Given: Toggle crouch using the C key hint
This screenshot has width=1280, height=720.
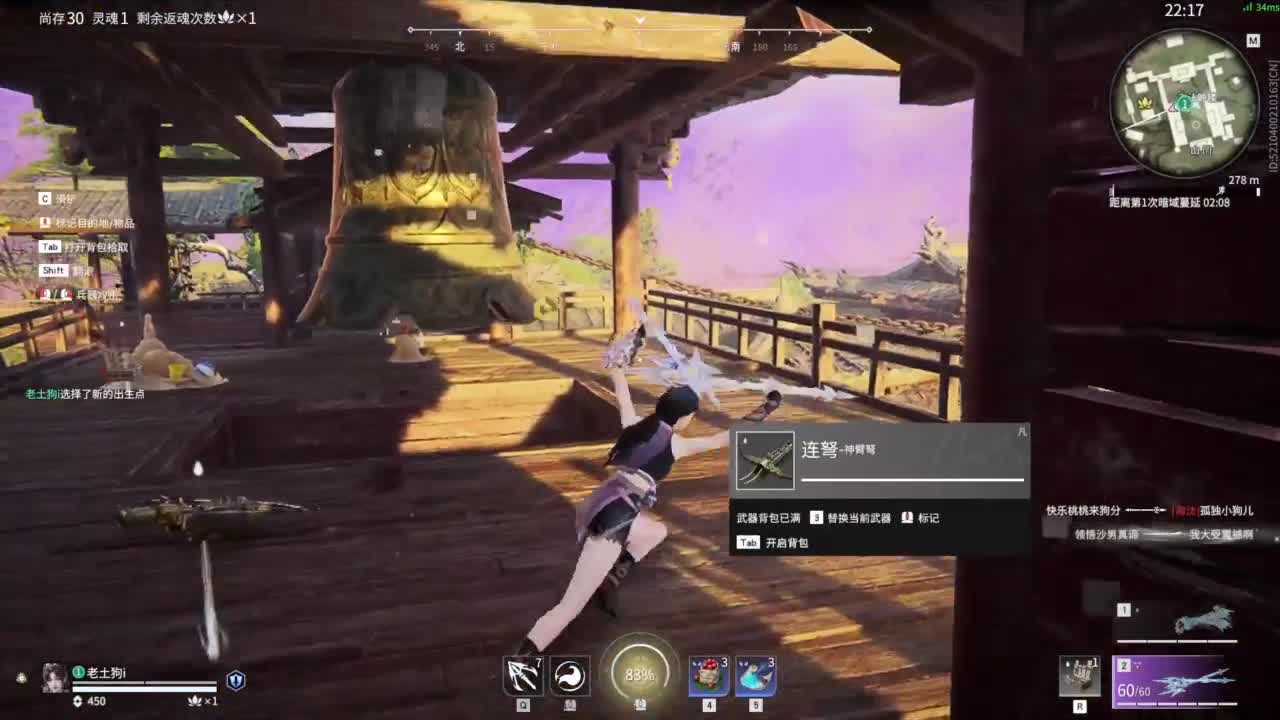Looking at the screenshot, I should pyautogui.click(x=45, y=198).
